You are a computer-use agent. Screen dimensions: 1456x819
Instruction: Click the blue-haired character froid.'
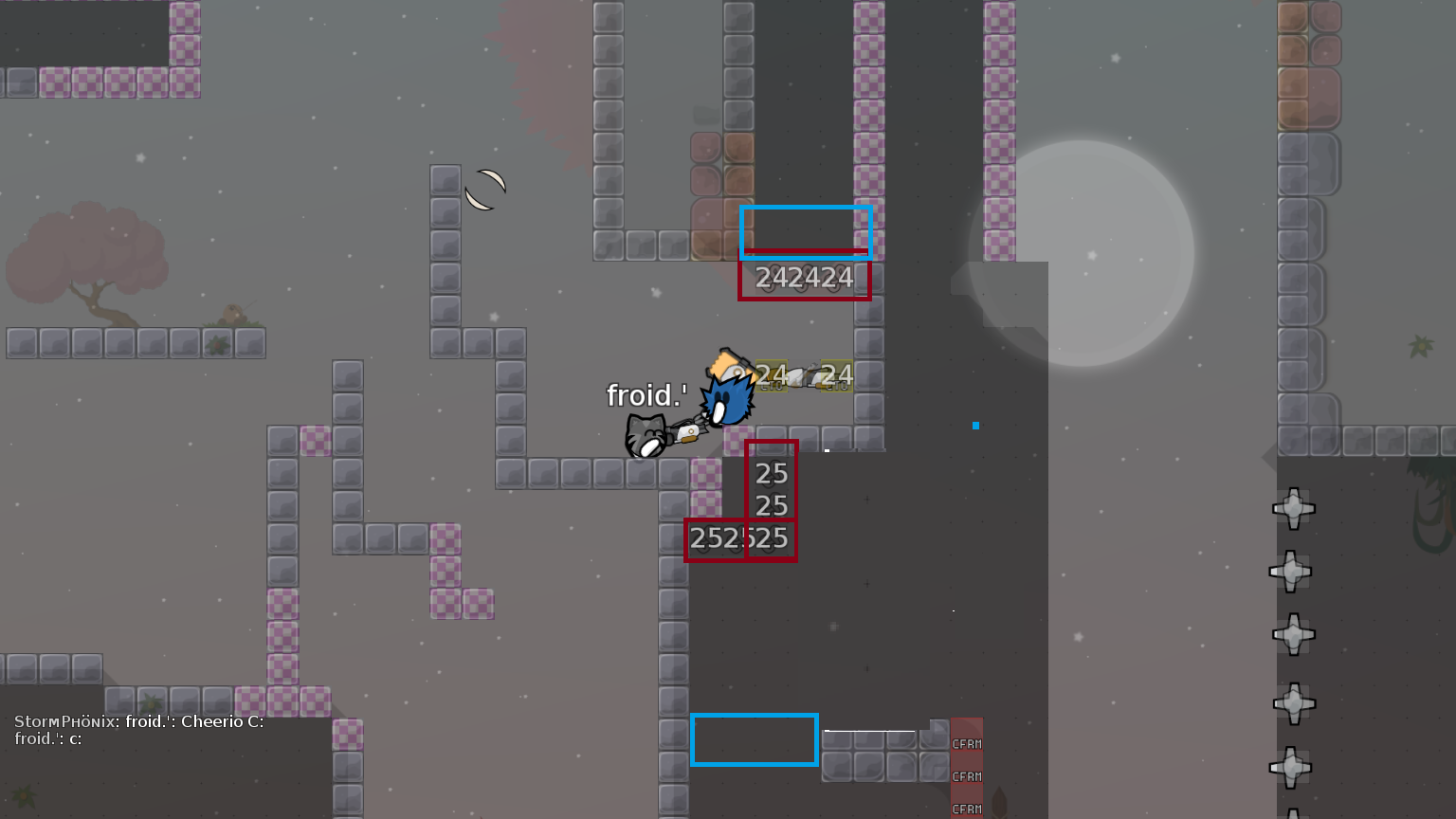[728, 400]
